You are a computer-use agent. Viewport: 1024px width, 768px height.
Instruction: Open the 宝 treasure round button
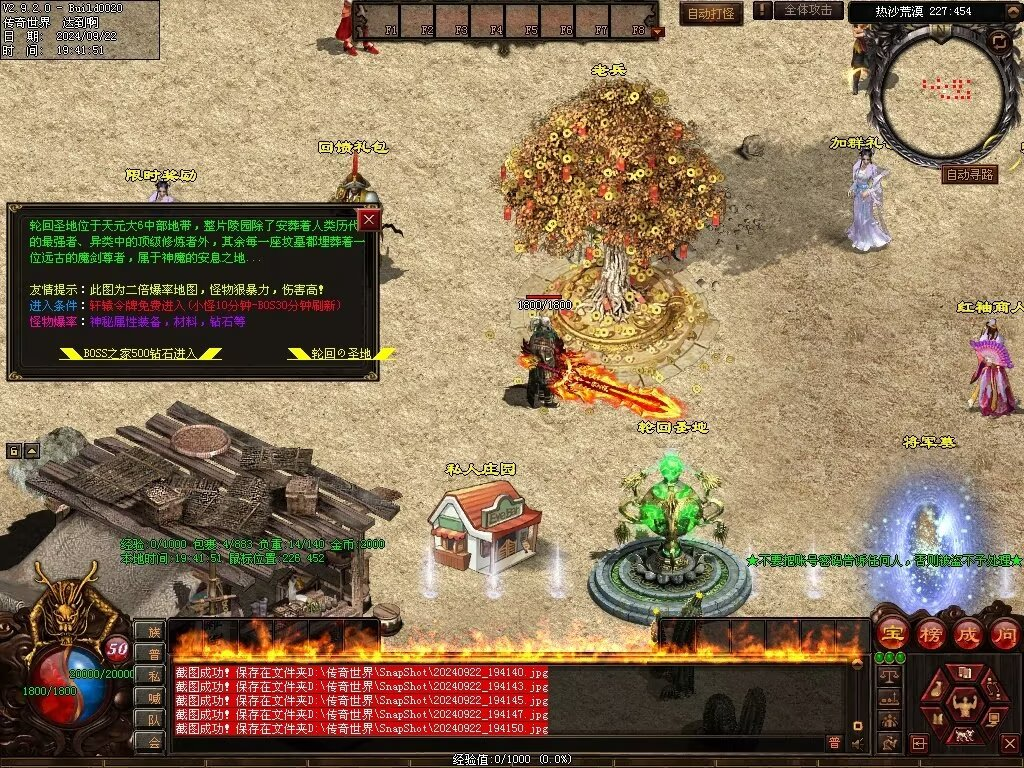pos(892,633)
